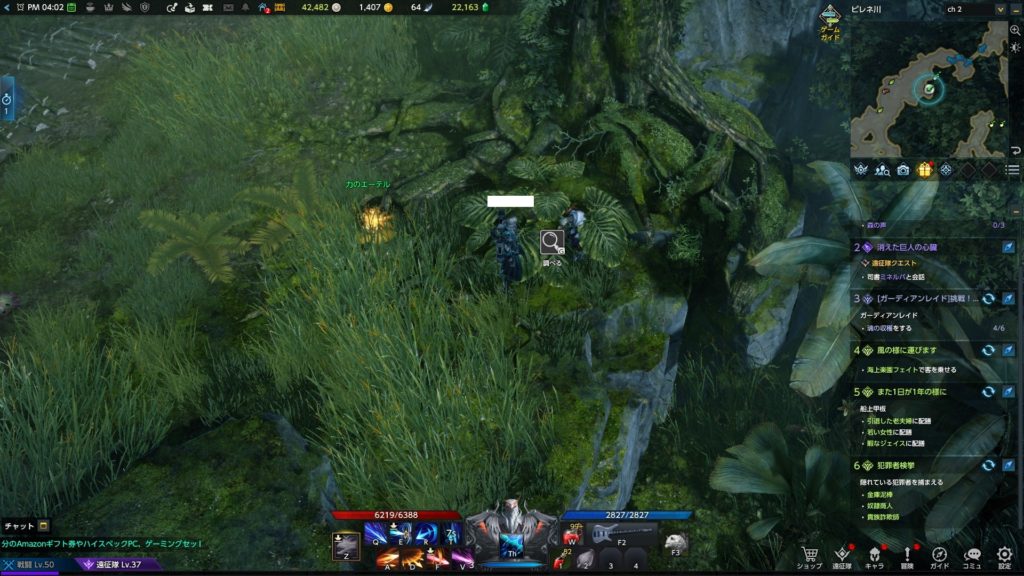
Task: Open the 遠征隊 expedition menu button
Action: (842, 554)
